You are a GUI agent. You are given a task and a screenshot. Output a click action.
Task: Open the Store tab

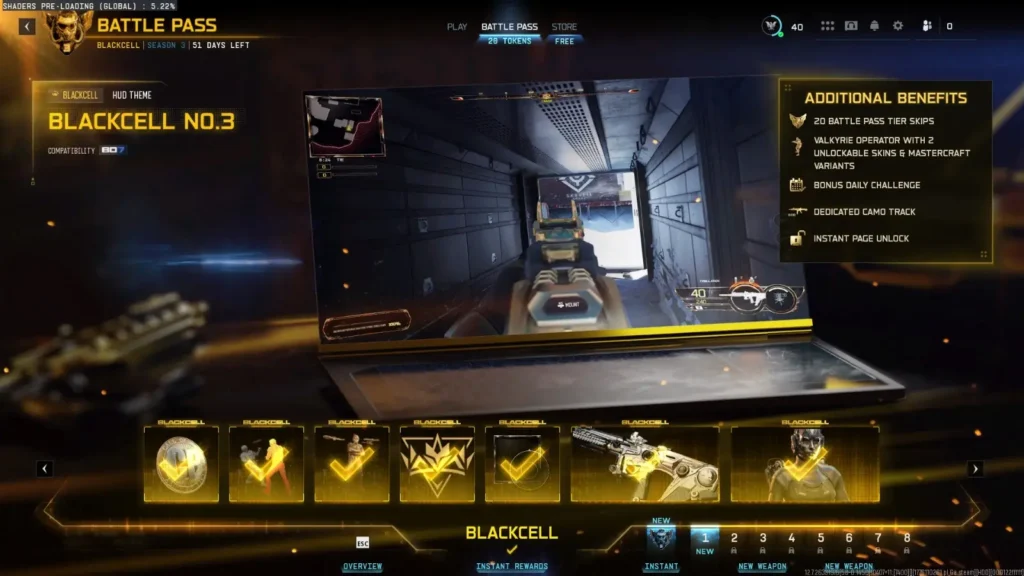[564, 27]
